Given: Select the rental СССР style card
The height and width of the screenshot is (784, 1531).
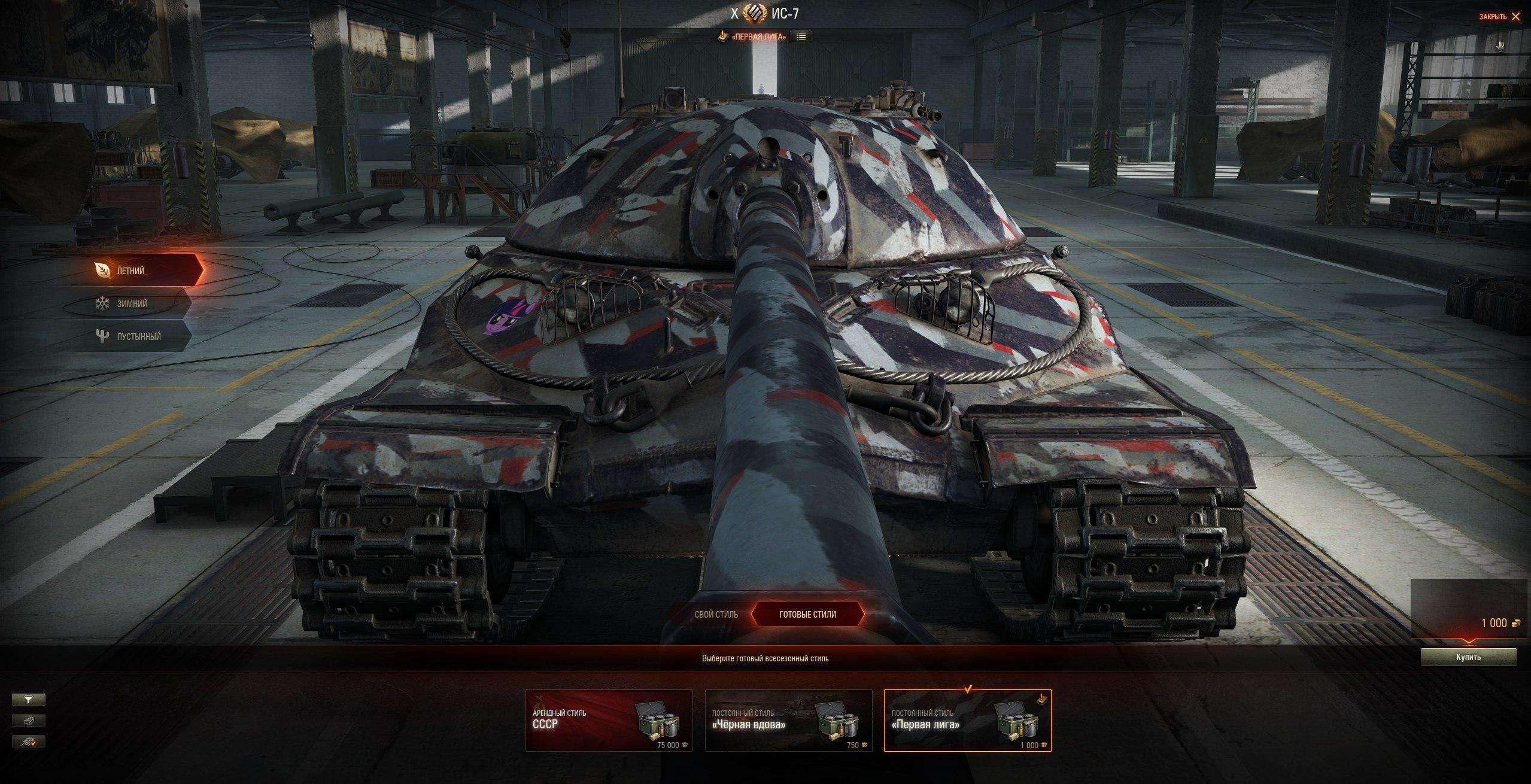Looking at the screenshot, I should (x=609, y=721).
